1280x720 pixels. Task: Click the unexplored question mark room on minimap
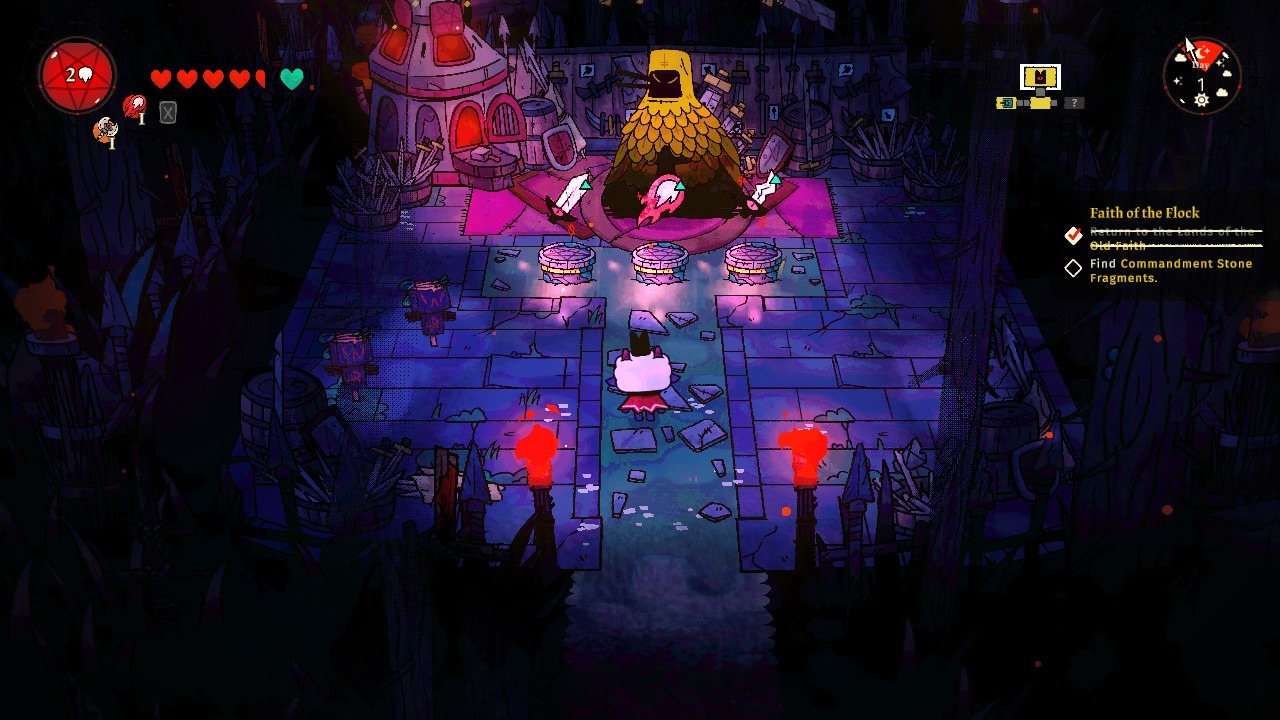(x=1074, y=103)
